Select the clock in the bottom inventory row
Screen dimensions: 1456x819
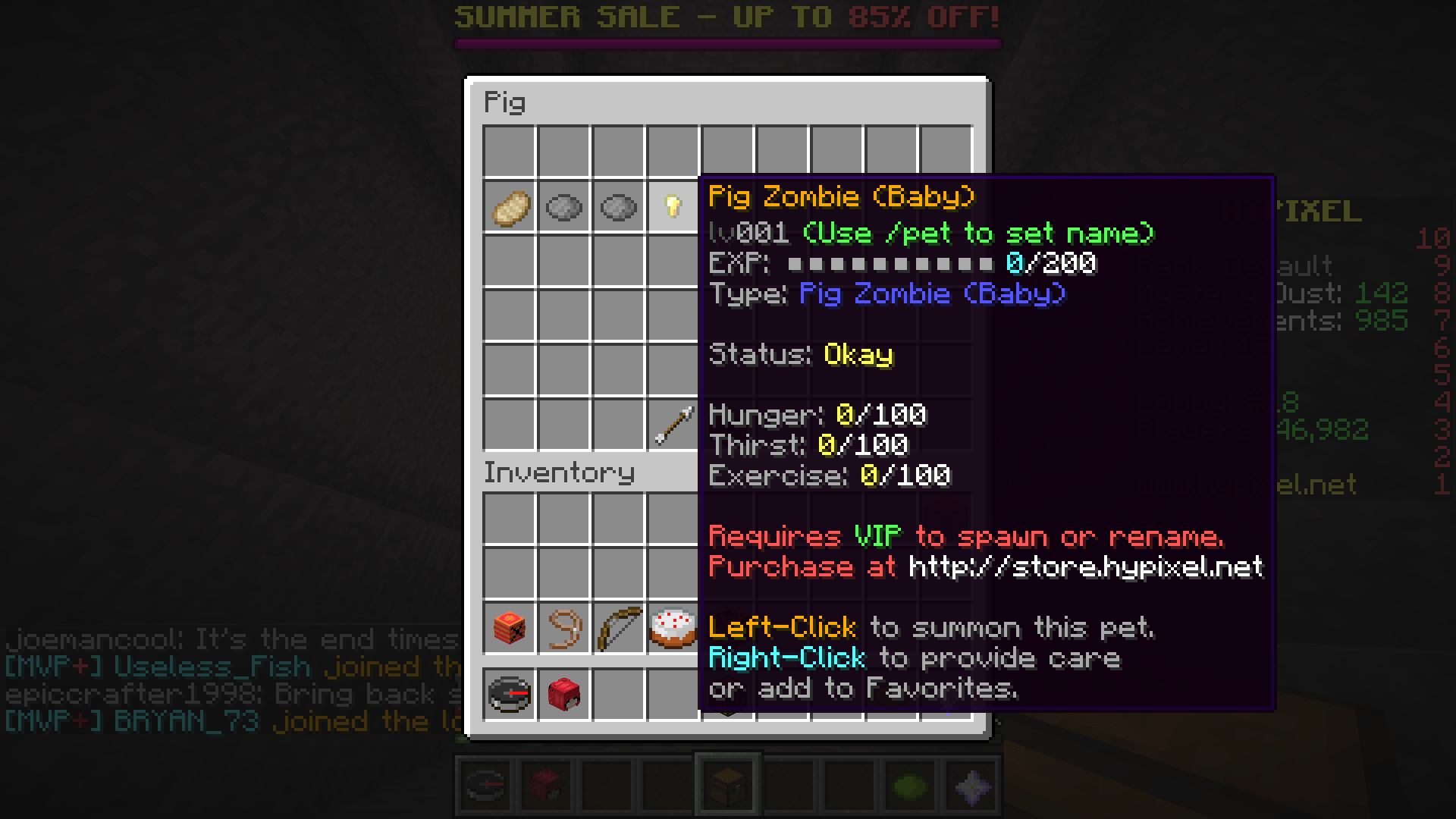click(510, 694)
